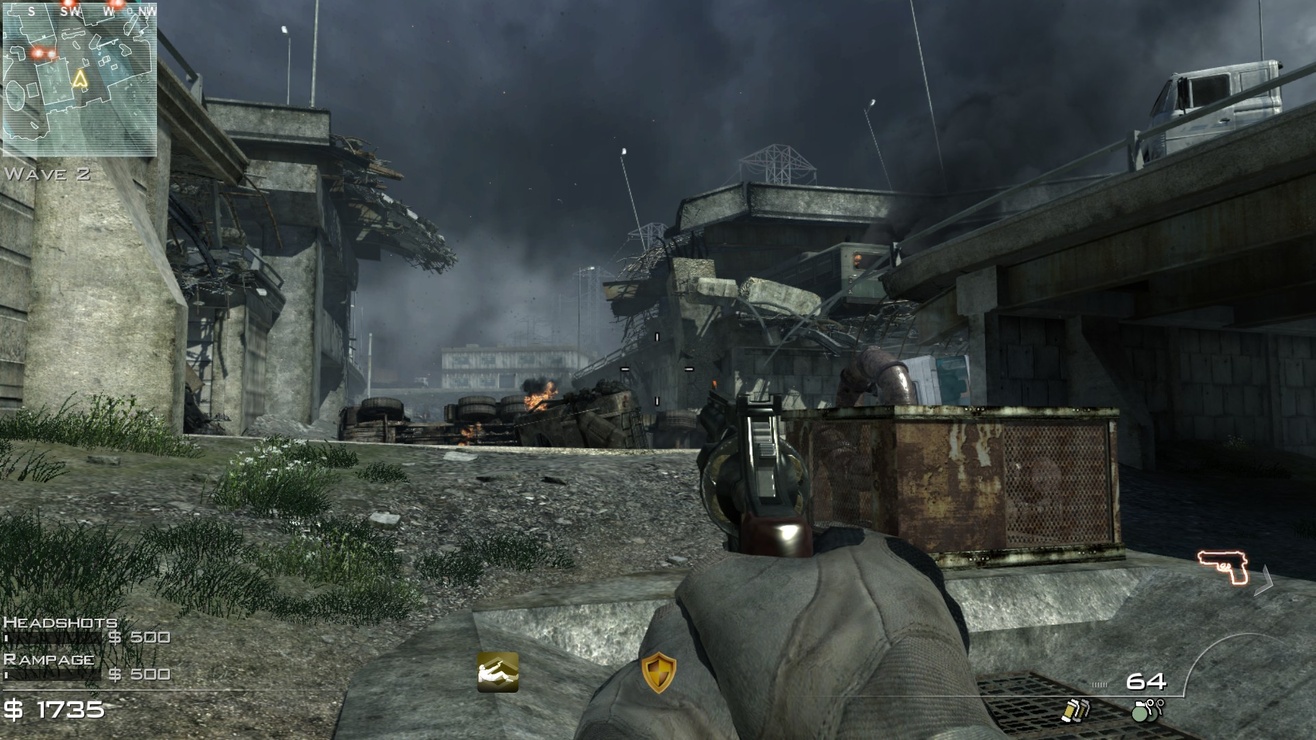Click the minimap radar
Screen dimensions: 1316x740
79,79
